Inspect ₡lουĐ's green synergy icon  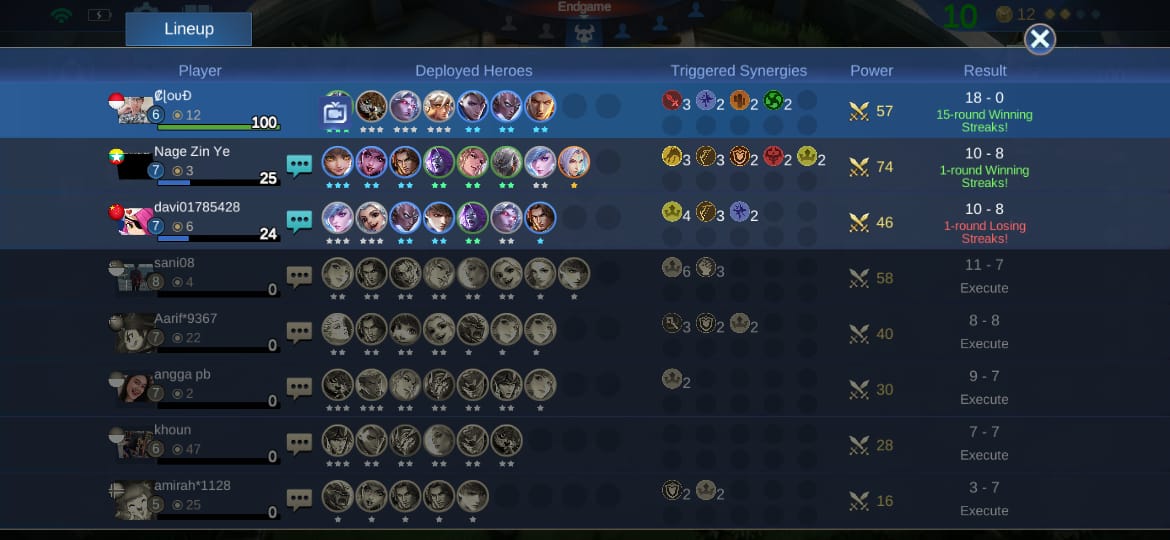[x=773, y=101]
